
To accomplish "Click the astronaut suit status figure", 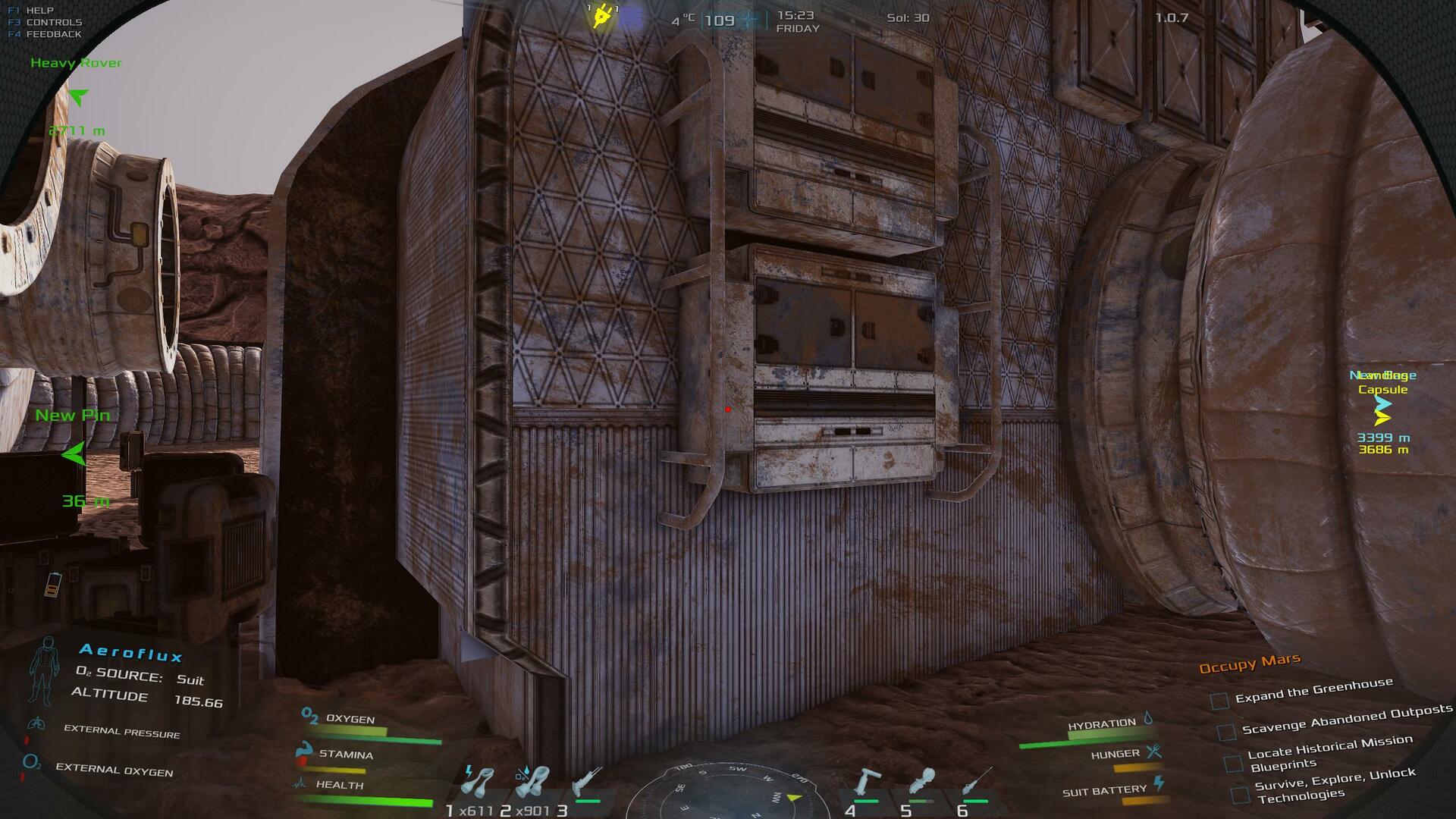I will (x=45, y=670).
